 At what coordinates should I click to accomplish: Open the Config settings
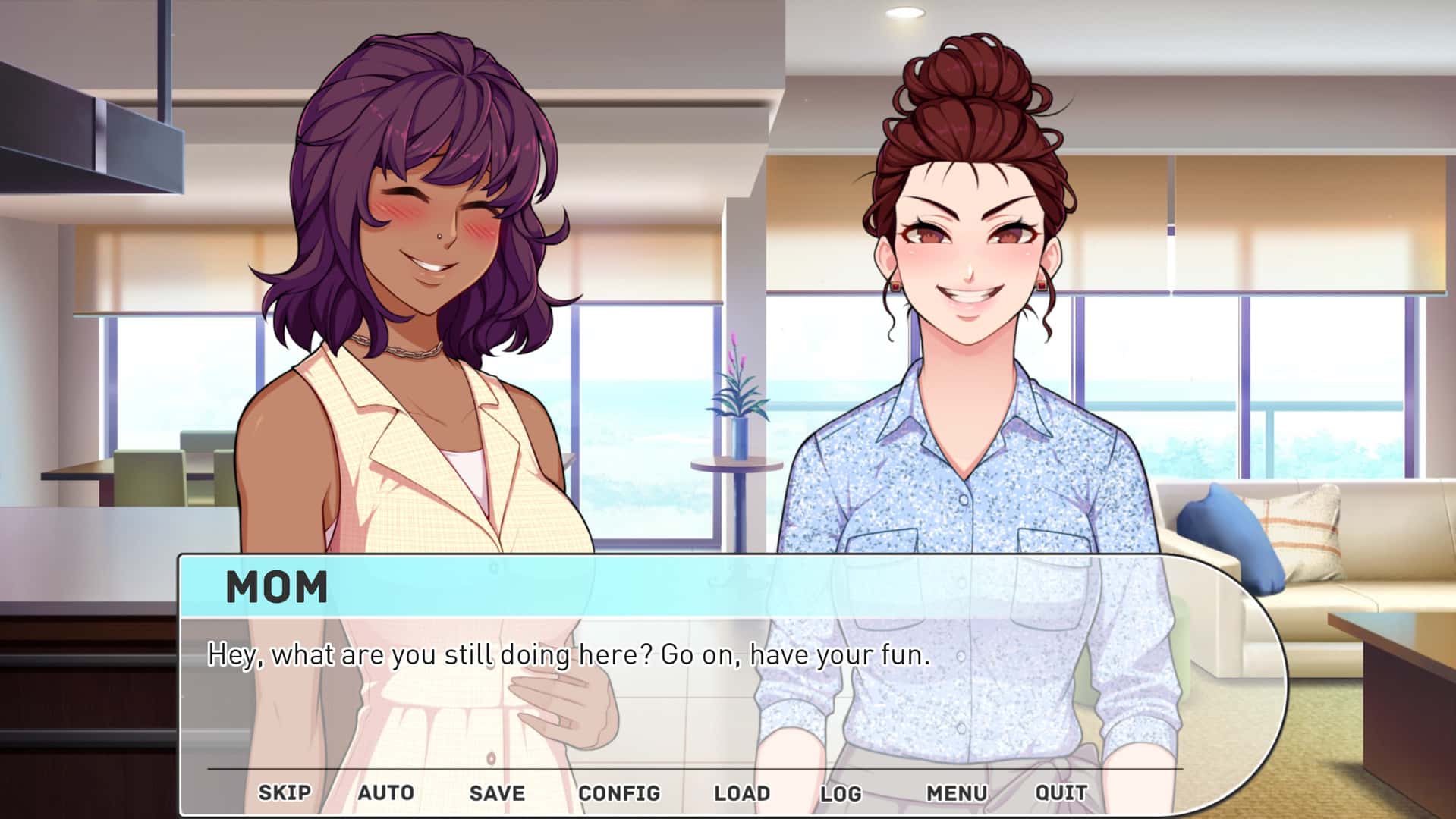click(620, 792)
